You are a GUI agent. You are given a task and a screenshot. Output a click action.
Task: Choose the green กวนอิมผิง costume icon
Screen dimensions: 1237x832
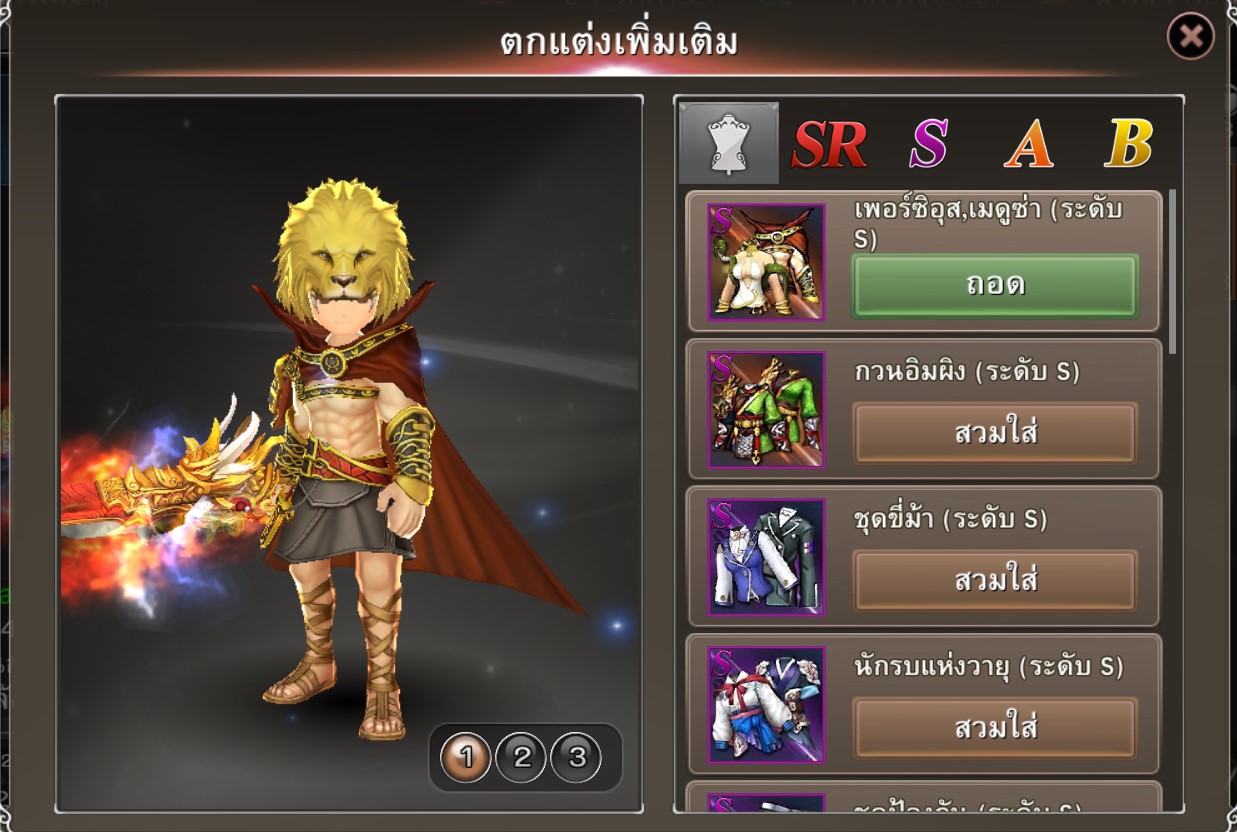click(x=766, y=409)
